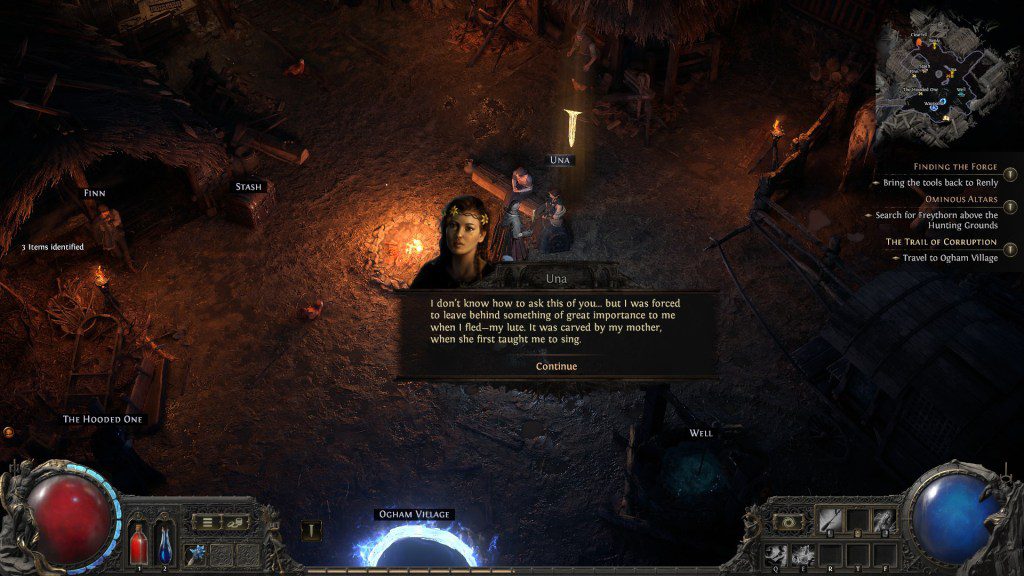Activate the skill right of the empty slot
The width and height of the screenshot is (1024, 576).
883,520
